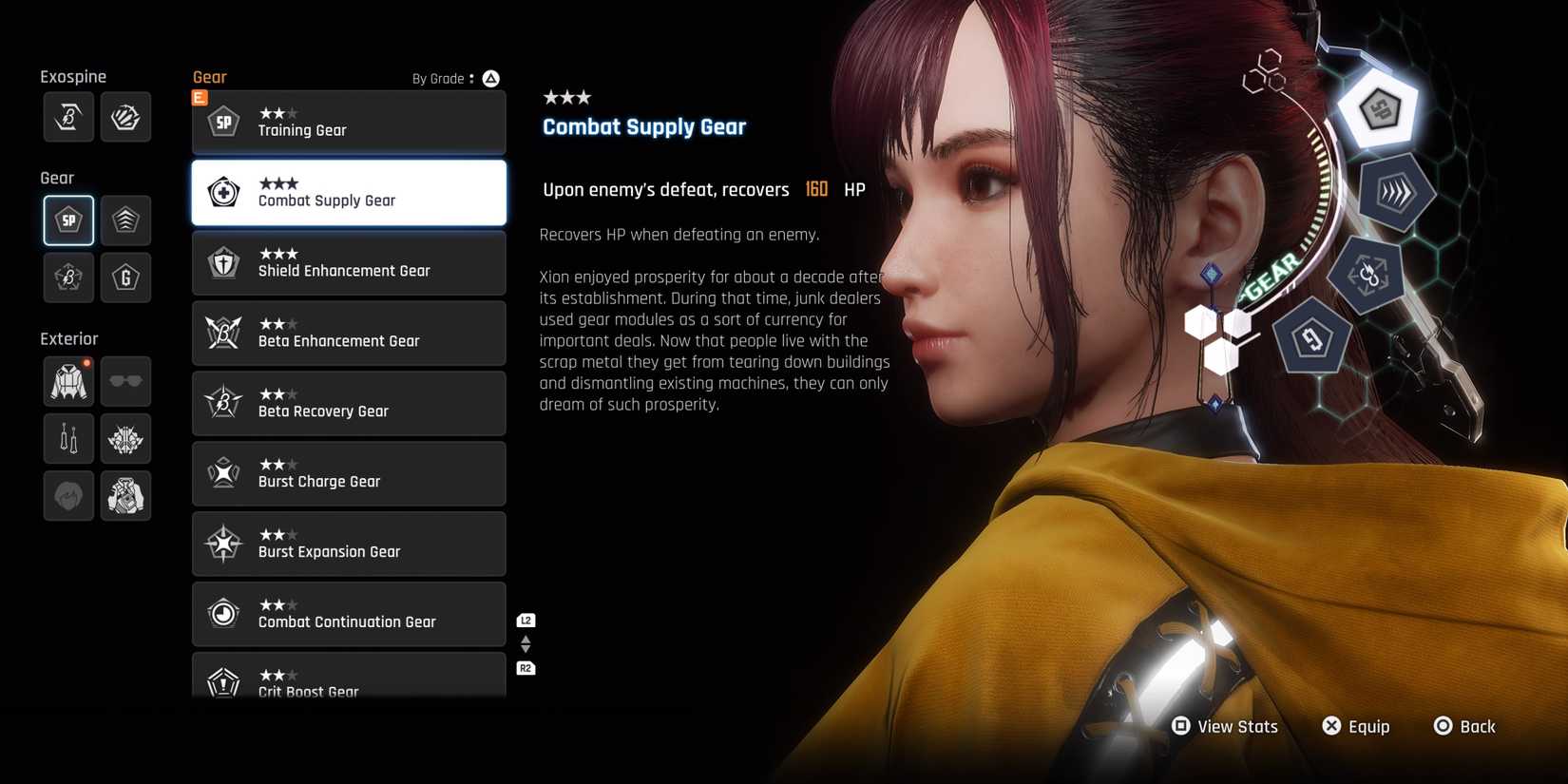The width and height of the screenshot is (1568, 784).
Task: Switch to the Gear category section
Action: pos(56,177)
